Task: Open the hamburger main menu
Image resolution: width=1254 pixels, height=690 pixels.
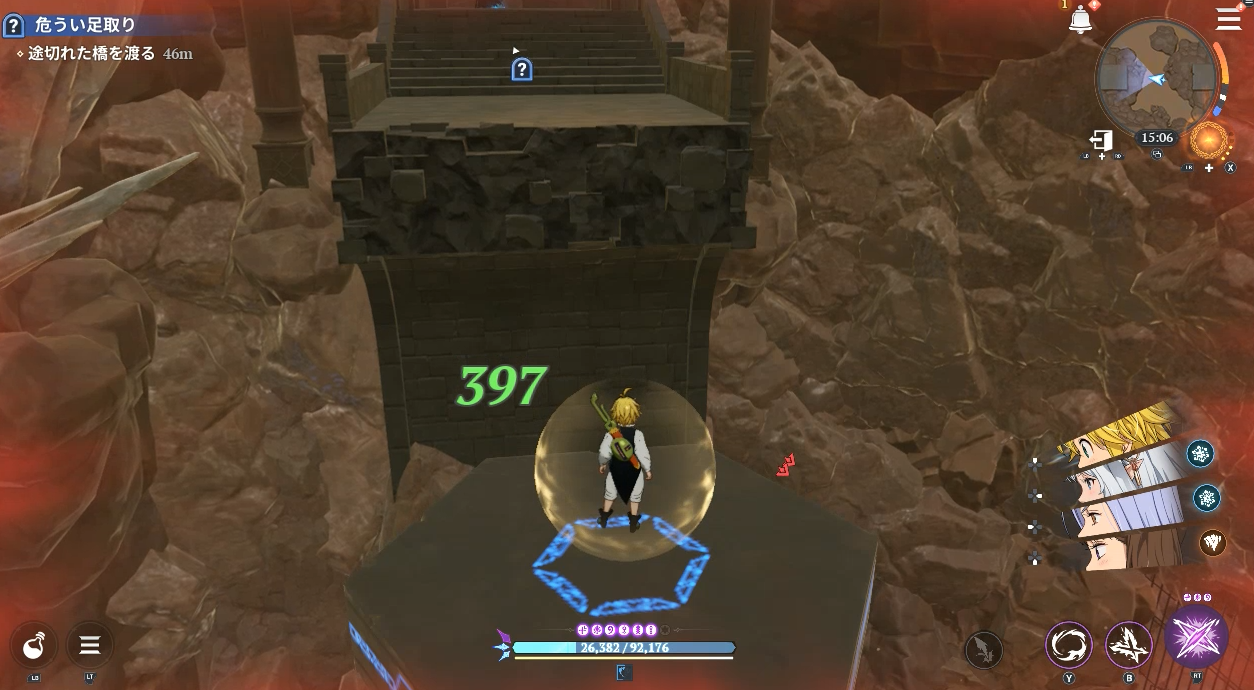Action: (x=1228, y=19)
